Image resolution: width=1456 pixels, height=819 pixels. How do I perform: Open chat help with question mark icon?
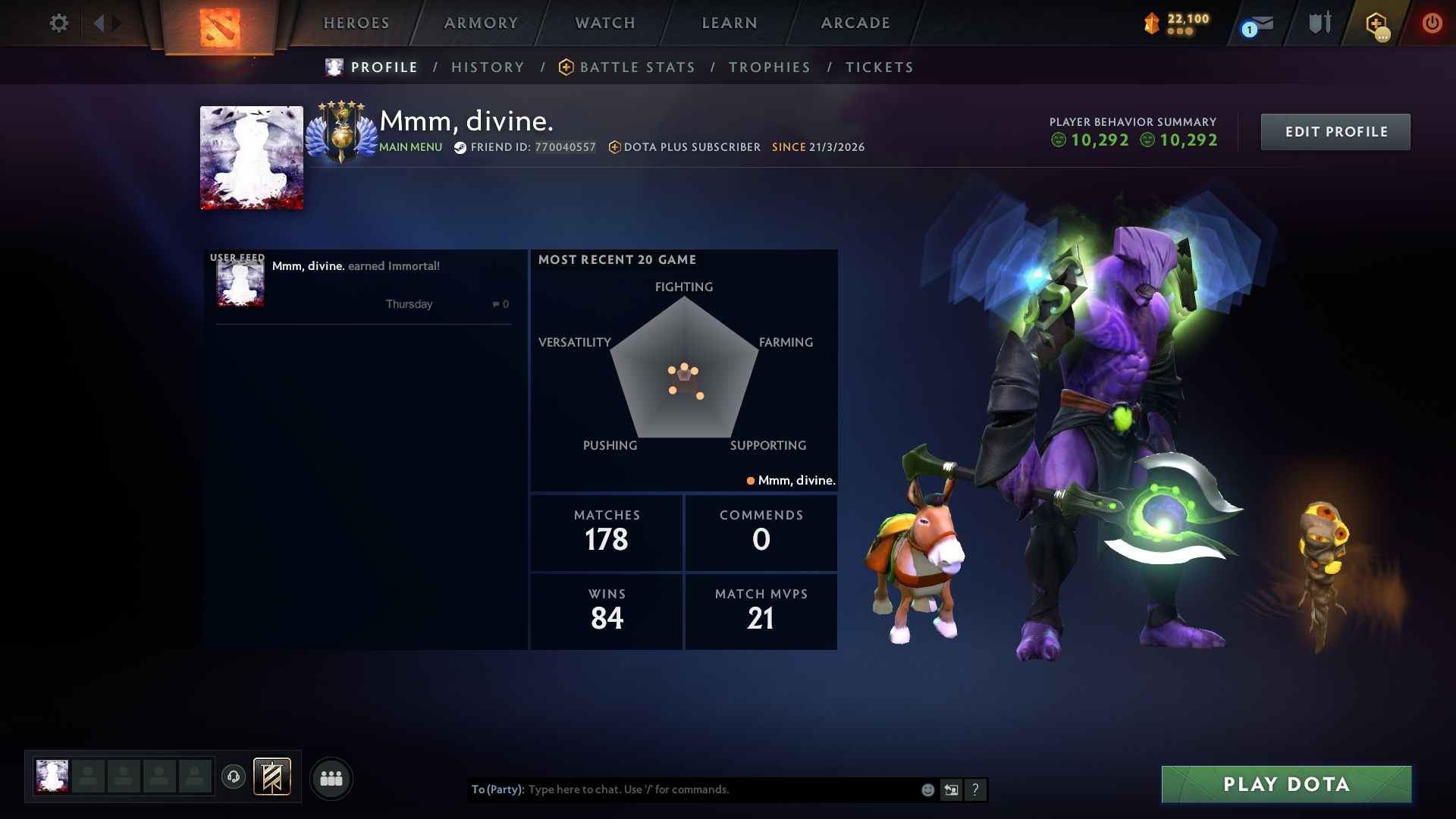(x=975, y=789)
